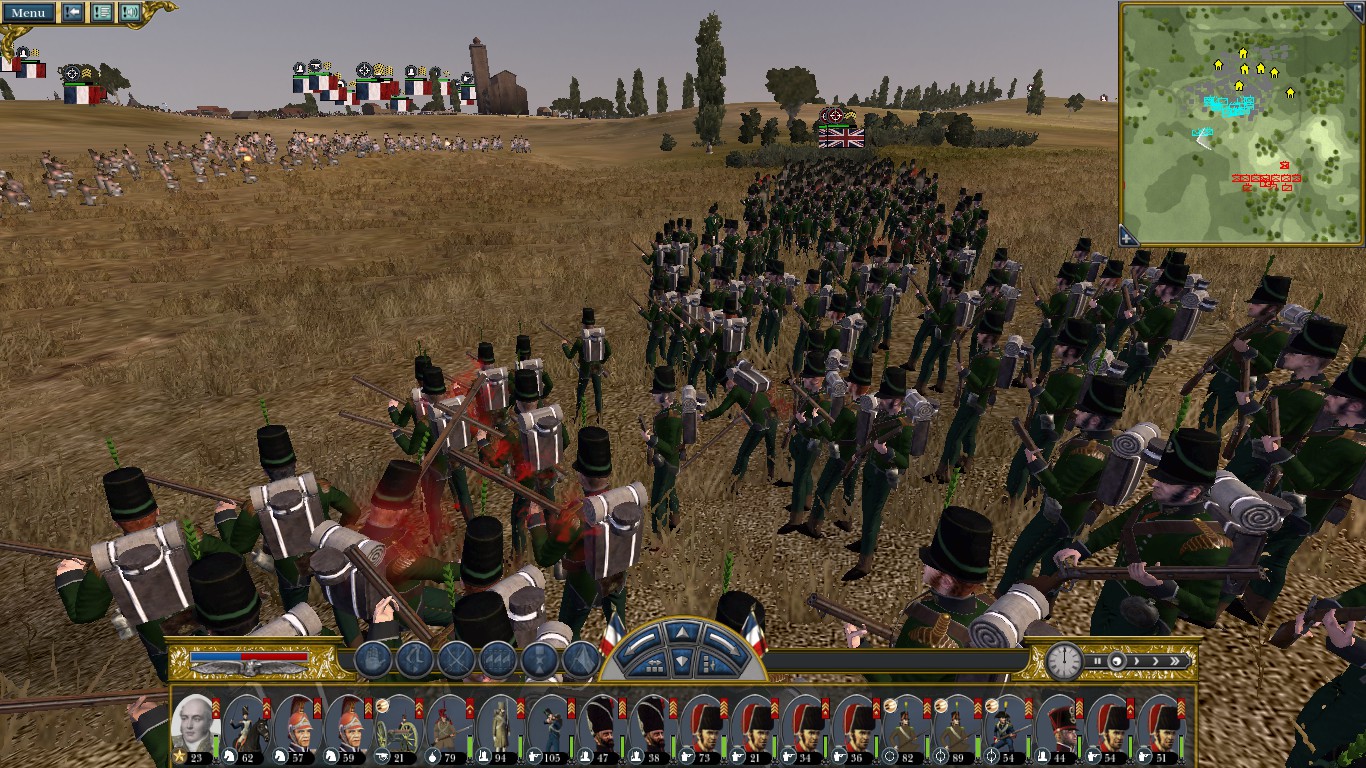Select the infantry unit card with 94 men
The image size is (1366, 768).
click(500, 723)
